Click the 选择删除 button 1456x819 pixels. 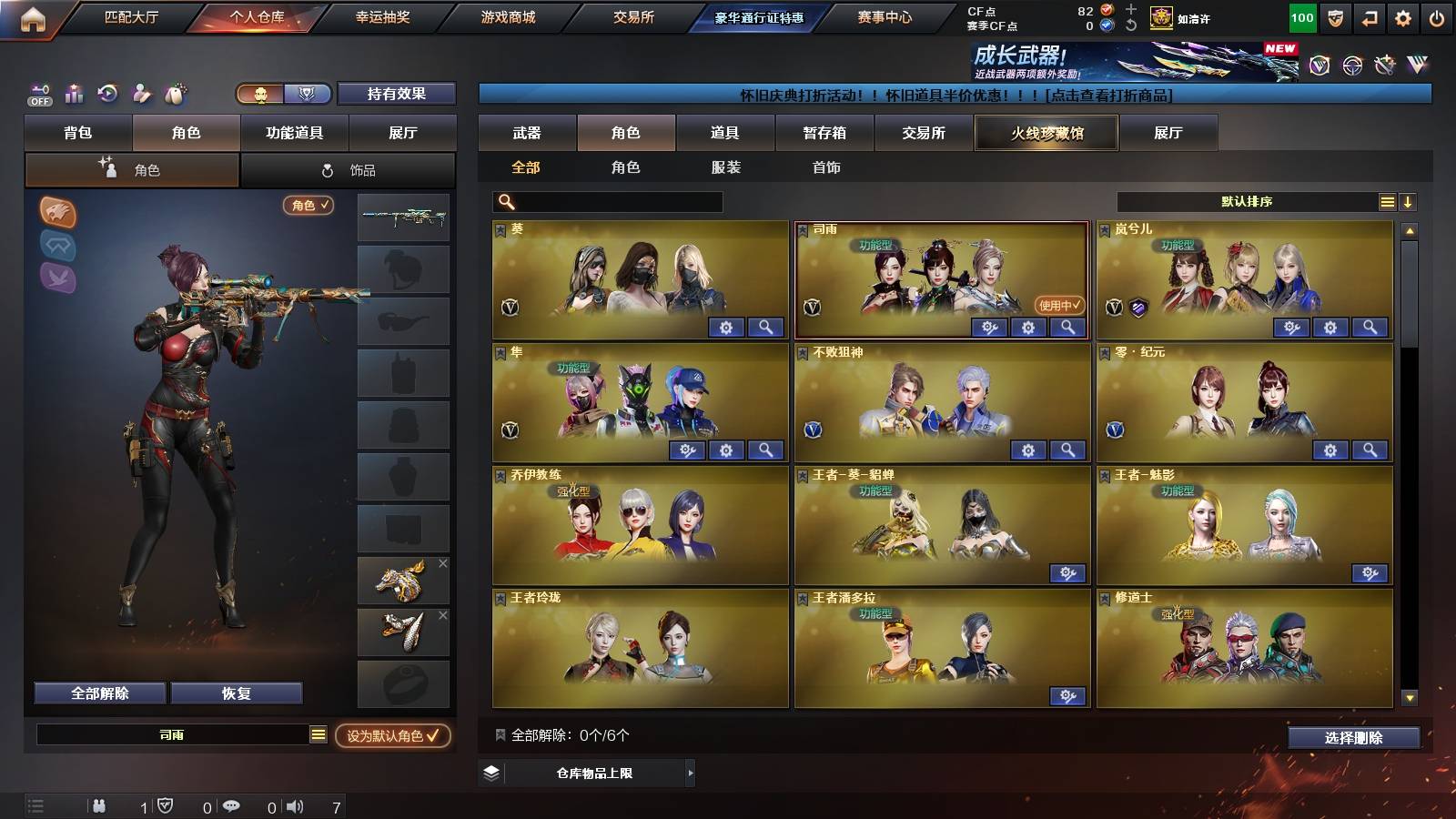click(x=1350, y=738)
